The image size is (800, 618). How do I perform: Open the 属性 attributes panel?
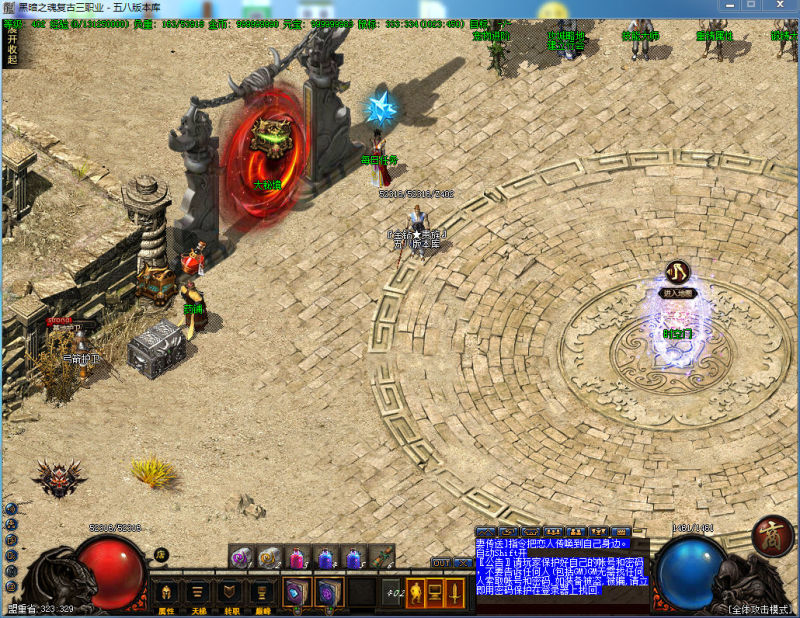pyautogui.click(x=166, y=592)
